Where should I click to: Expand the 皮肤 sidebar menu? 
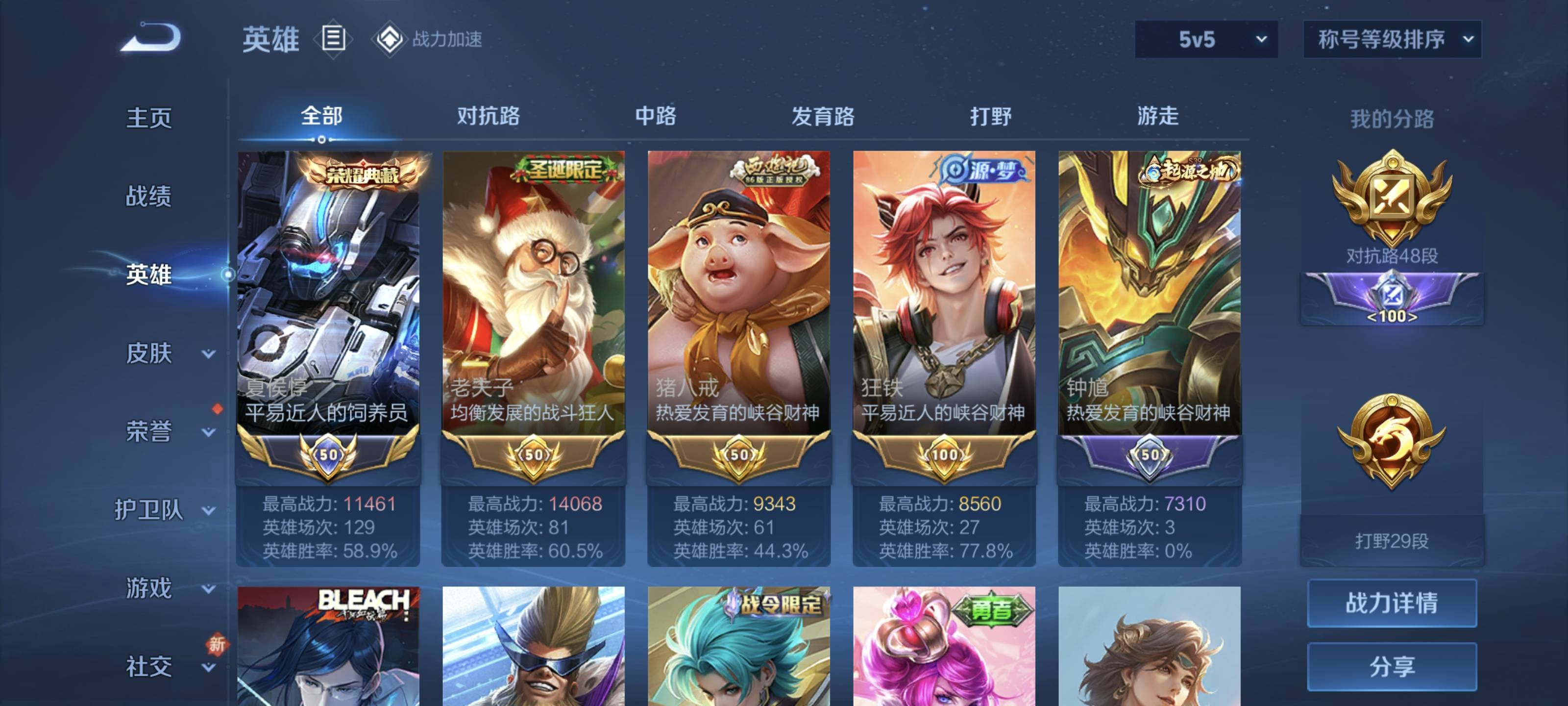[x=164, y=353]
